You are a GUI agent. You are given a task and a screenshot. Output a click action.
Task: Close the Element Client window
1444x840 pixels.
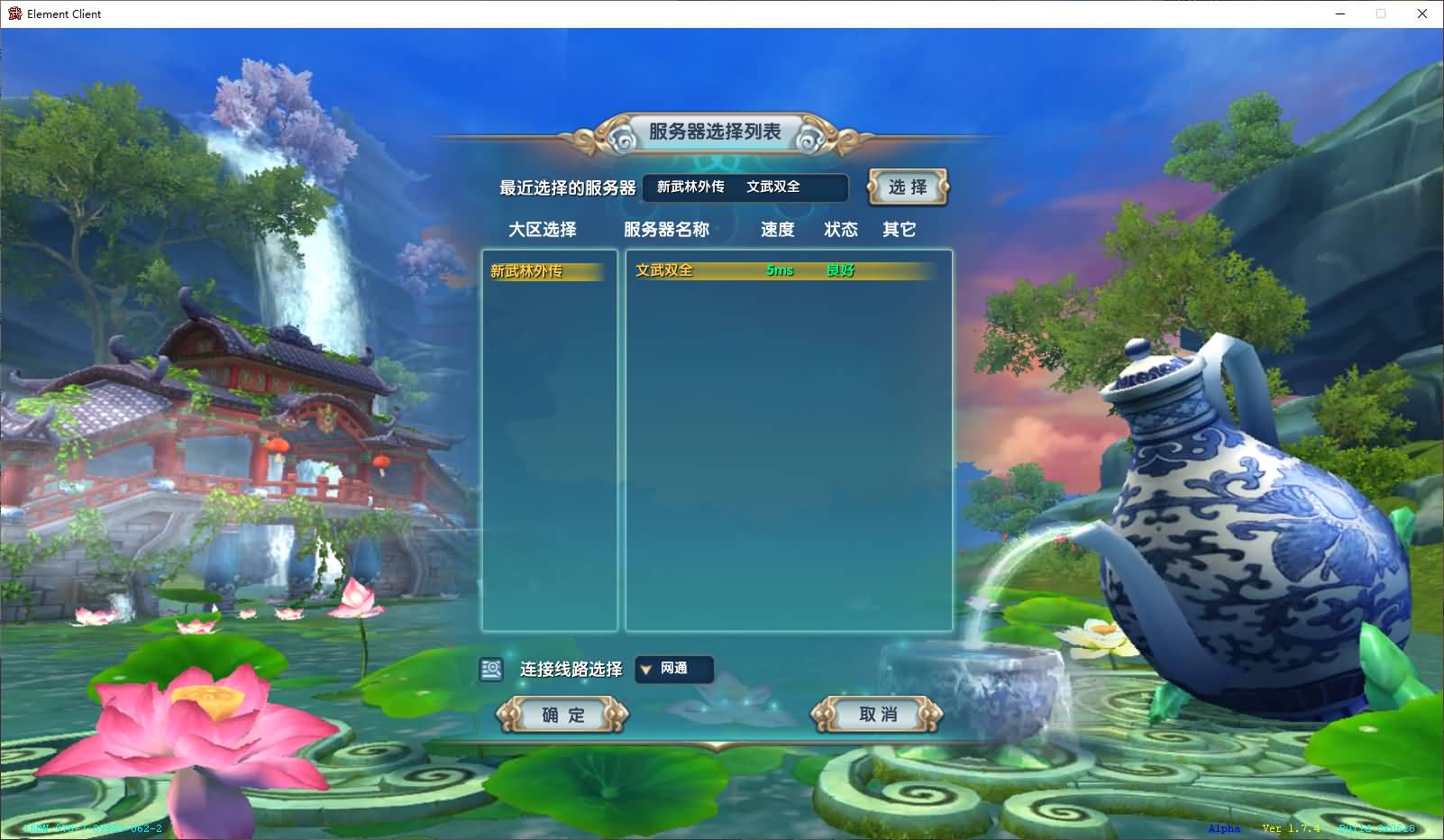(1422, 14)
